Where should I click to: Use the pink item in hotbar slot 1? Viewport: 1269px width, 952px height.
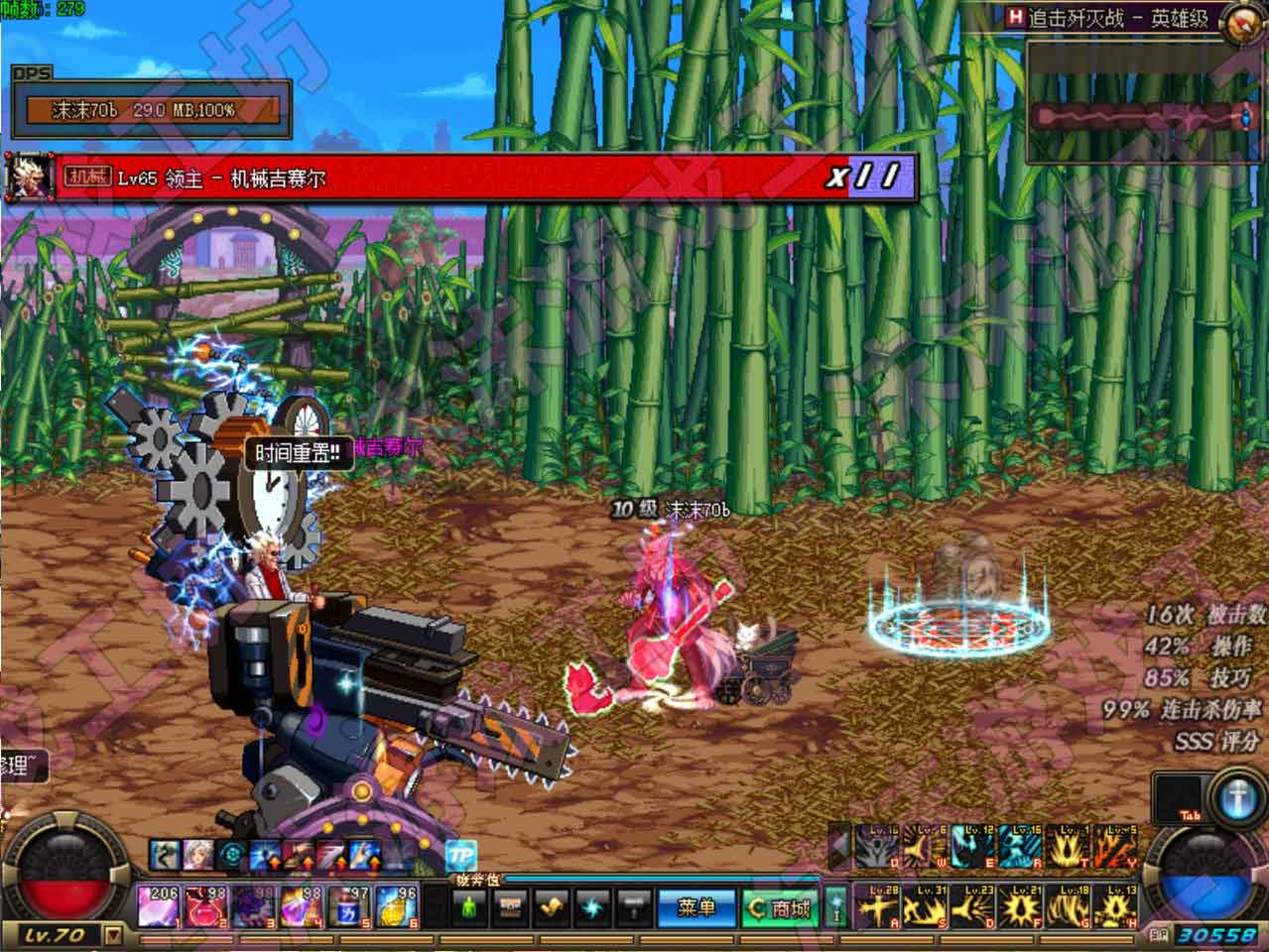(159, 906)
